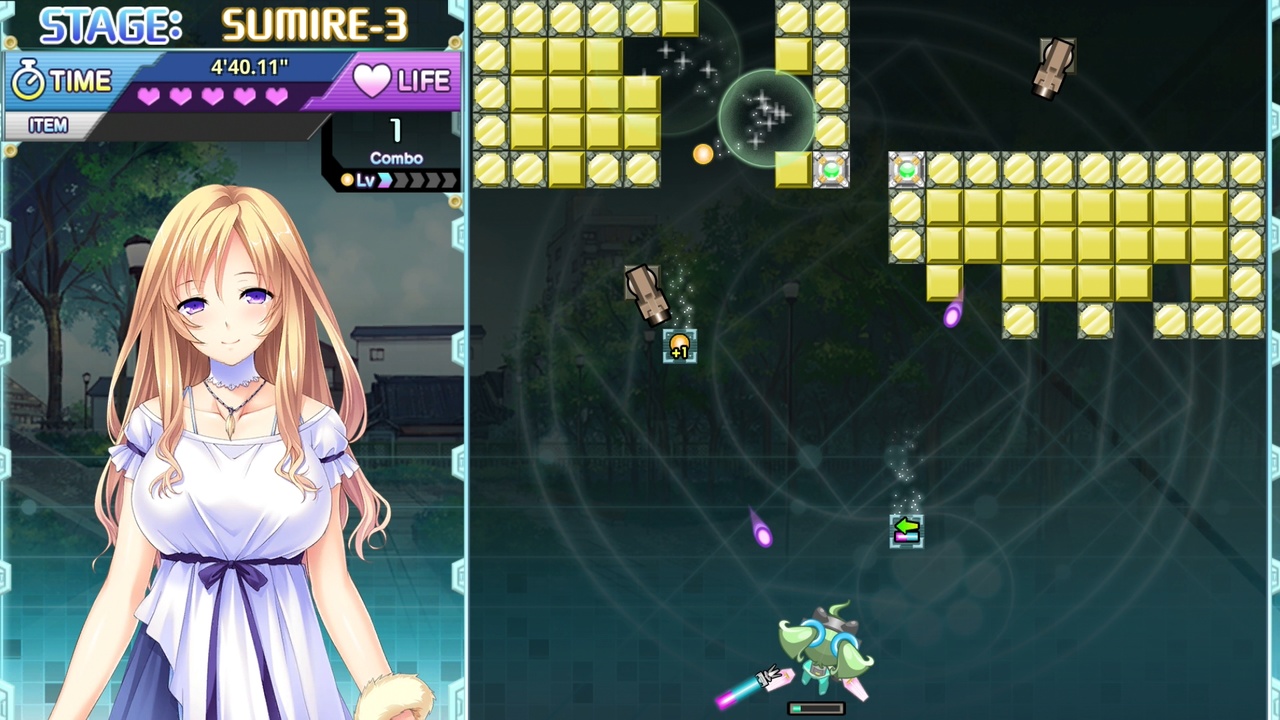Click the stopwatch icon beside TIME

(30, 78)
